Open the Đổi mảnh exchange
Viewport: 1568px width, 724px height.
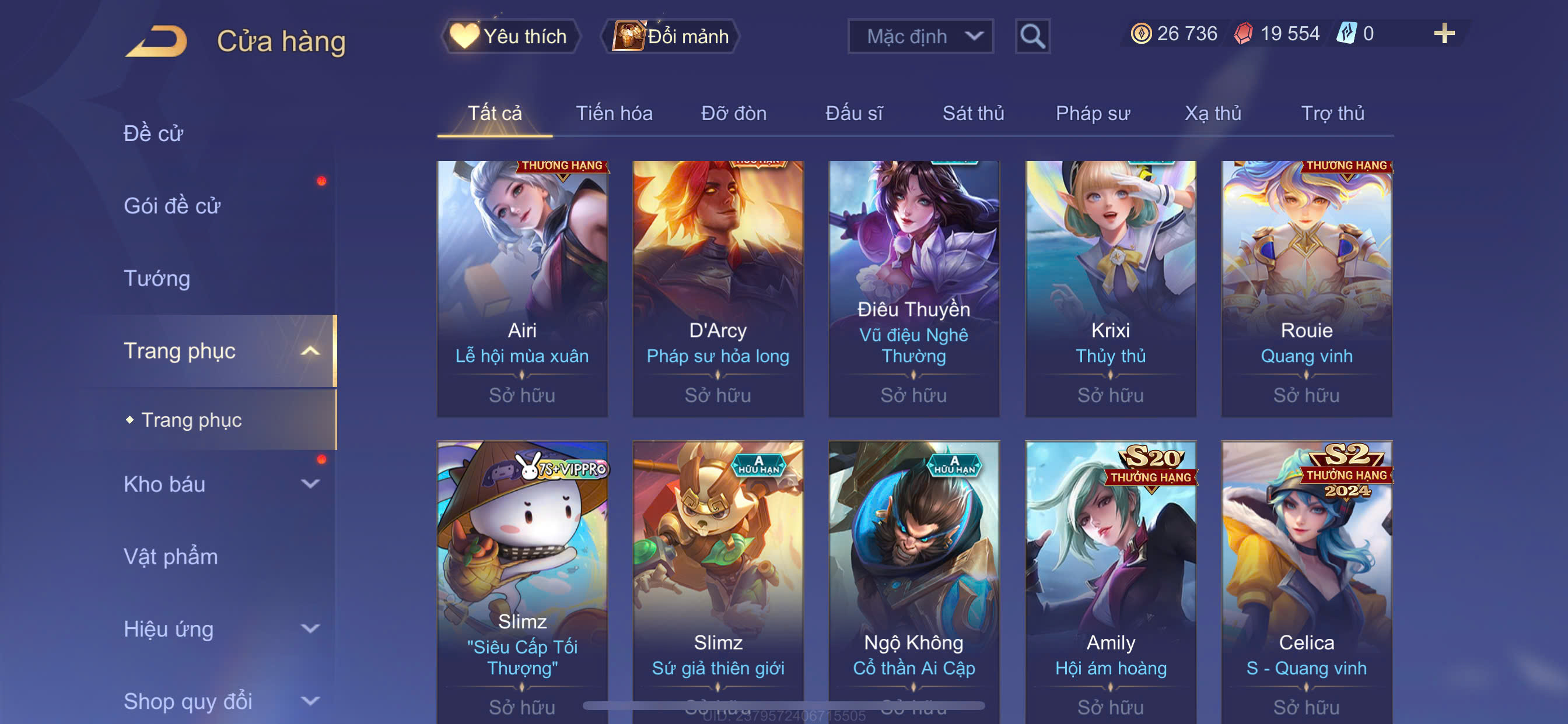[671, 37]
